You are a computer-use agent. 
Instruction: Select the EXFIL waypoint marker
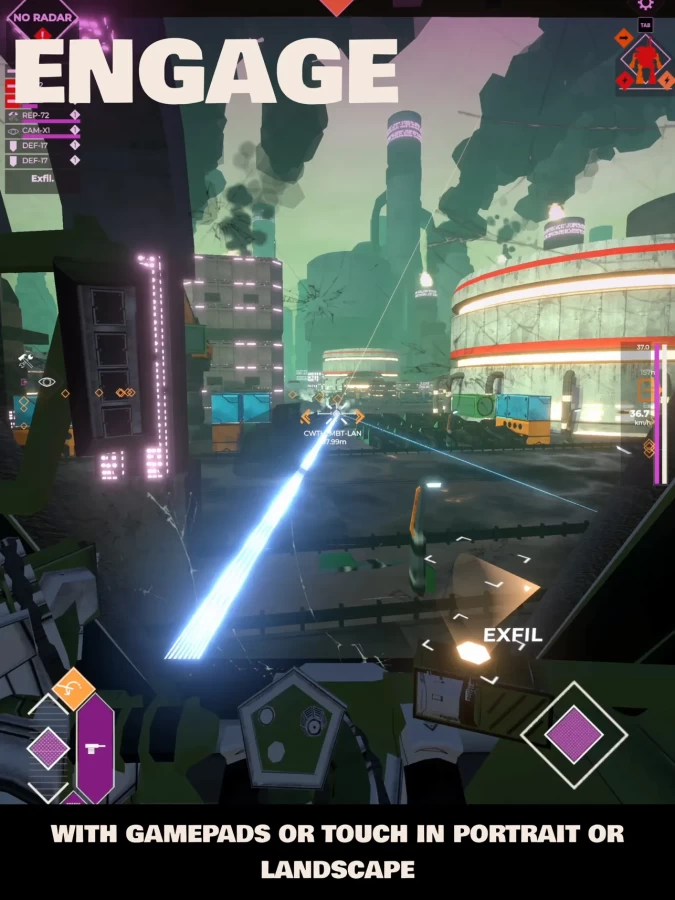point(472,653)
